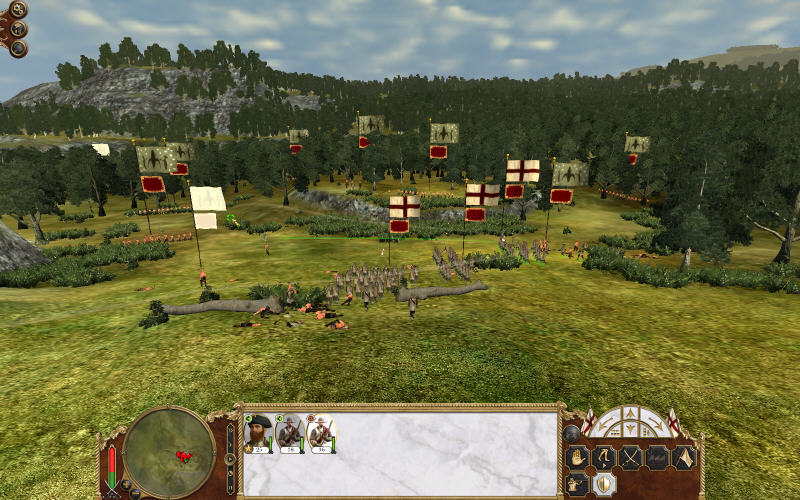
Task: Click the upward arrow at the dial top
Action: (x=630, y=412)
